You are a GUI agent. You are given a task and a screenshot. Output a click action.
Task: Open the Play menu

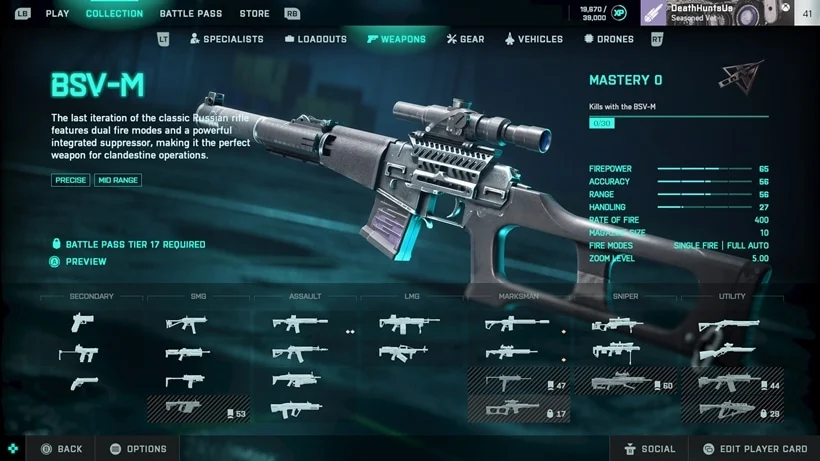point(57,14)
